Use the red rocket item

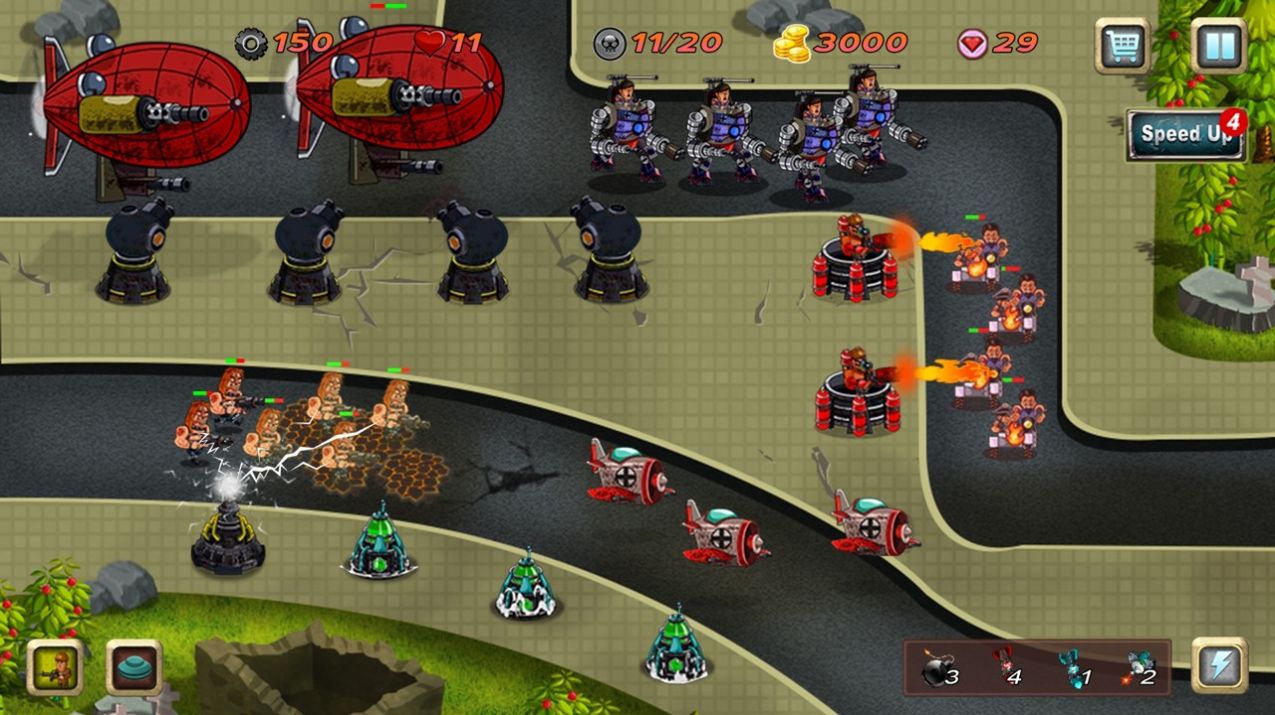coord(1005,668)
